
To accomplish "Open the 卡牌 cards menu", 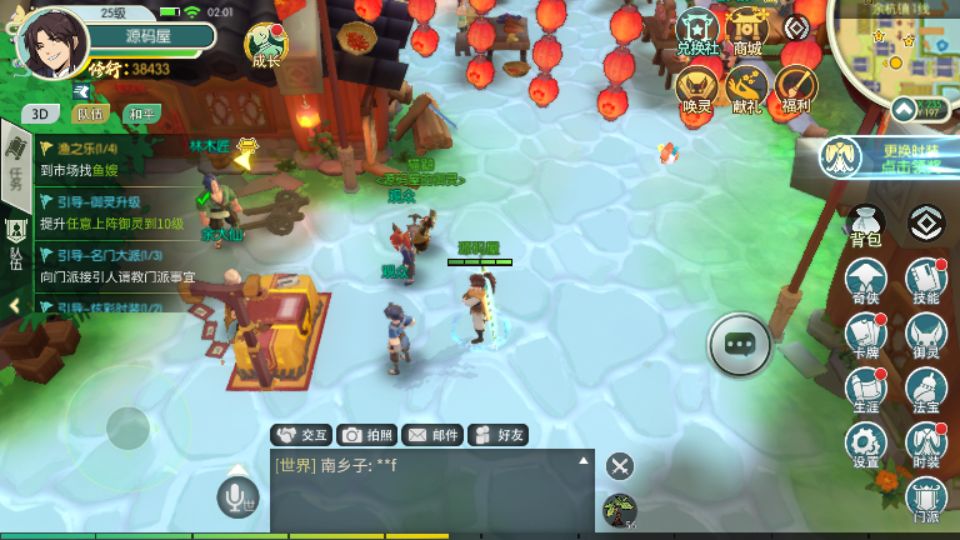I will coord(866,335).
